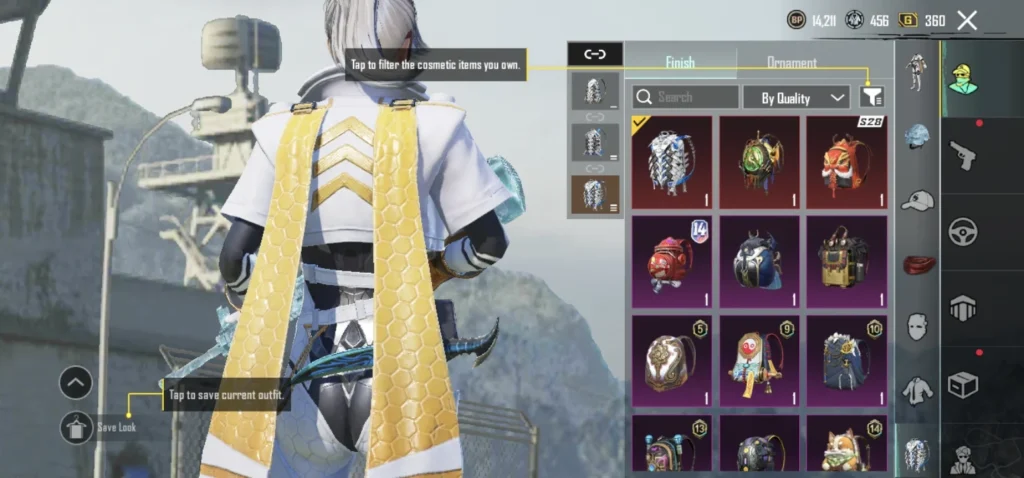Choose the gold military backpack skin
This screenshot has width=1024, height=478.
tap(846, 262)
